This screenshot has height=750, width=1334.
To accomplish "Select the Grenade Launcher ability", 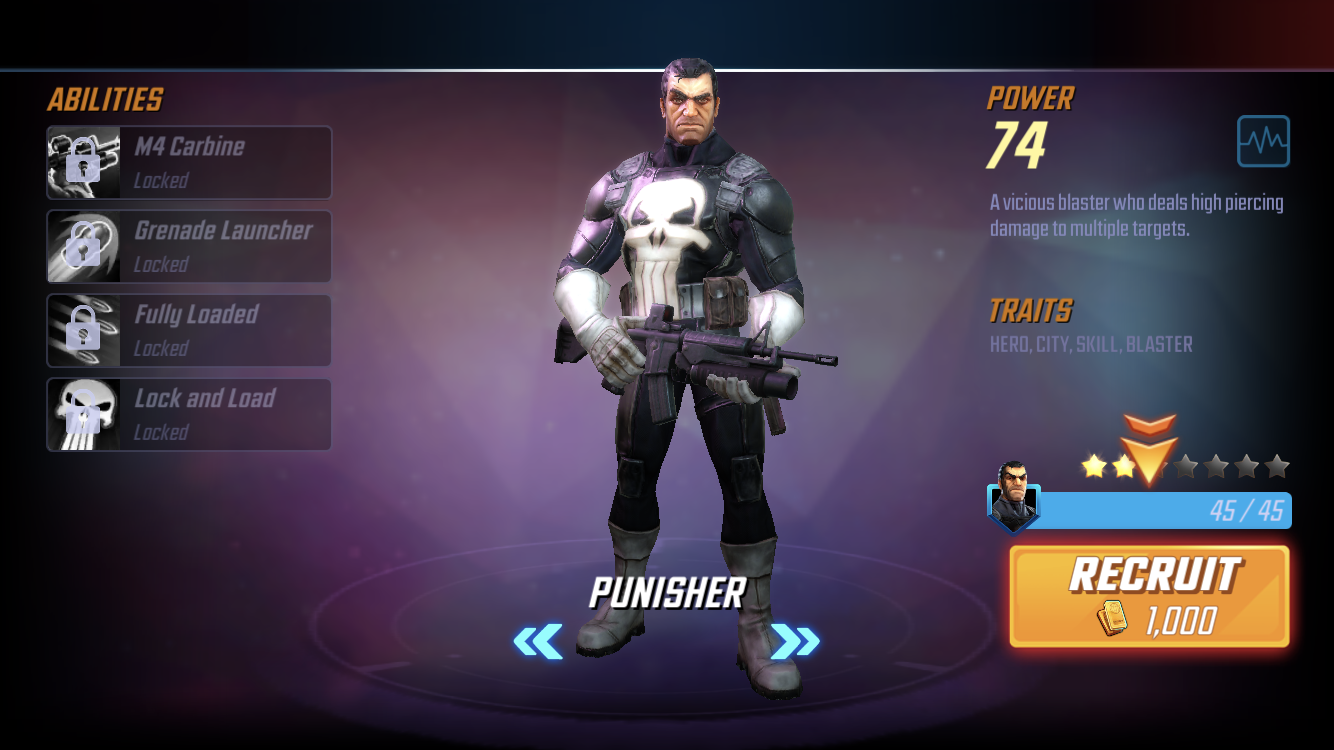I will click(x=189, y=246).
